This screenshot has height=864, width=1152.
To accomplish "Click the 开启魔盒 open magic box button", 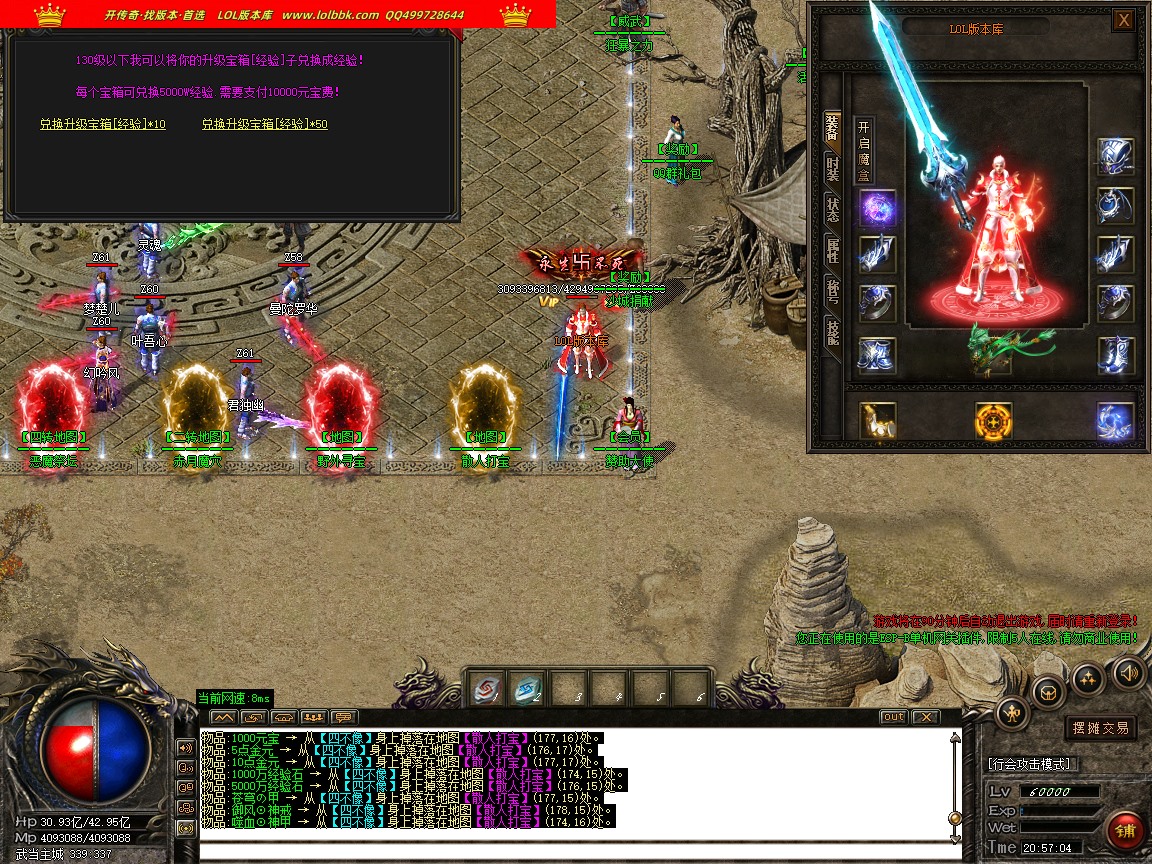I will (x=865, y=151).
